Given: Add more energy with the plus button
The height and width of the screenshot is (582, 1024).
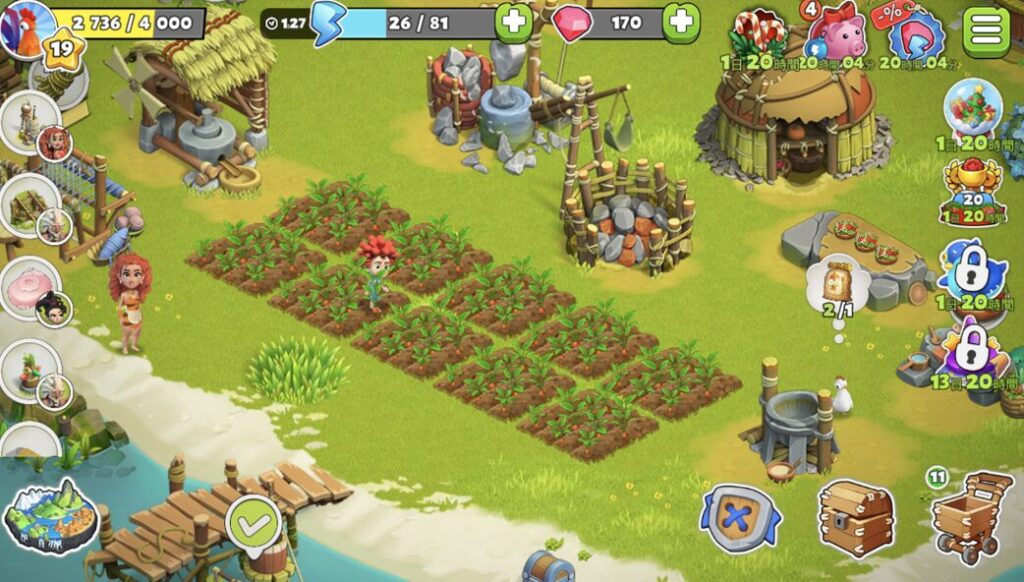Looking at the screenshot, I should pyautogui.click(x=513, y=22).
